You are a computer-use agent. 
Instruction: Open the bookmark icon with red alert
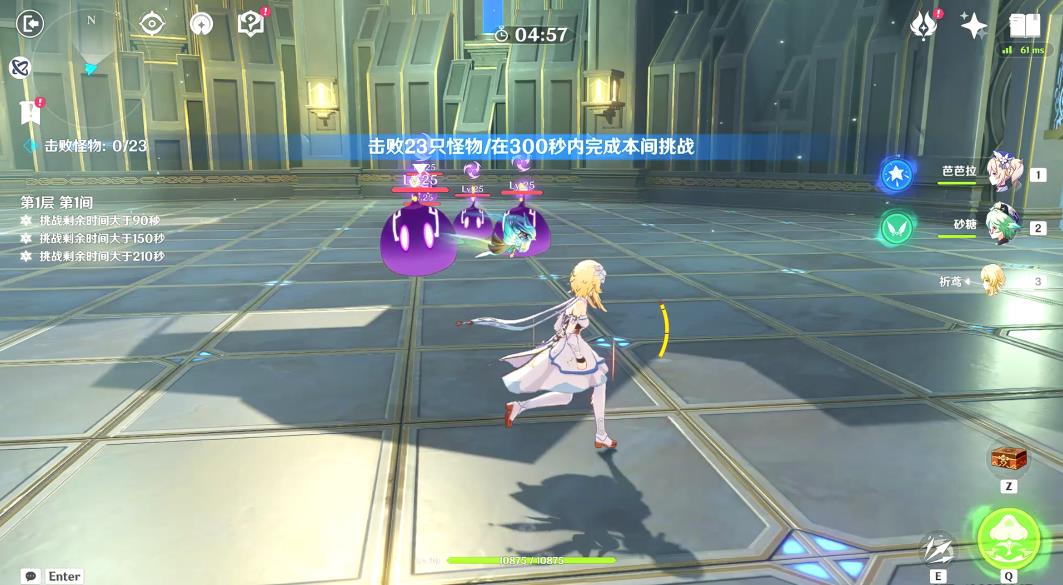pos(29,112)
